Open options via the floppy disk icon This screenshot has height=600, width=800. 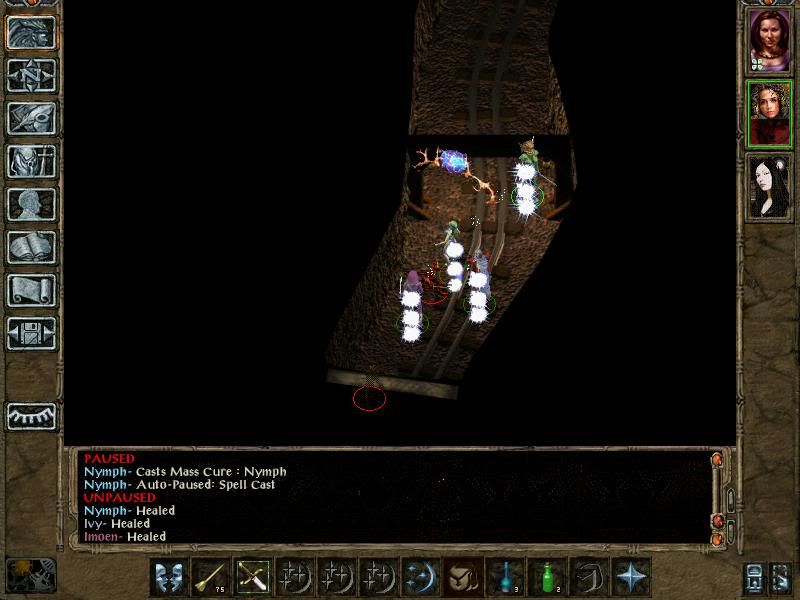pos(31,333)
